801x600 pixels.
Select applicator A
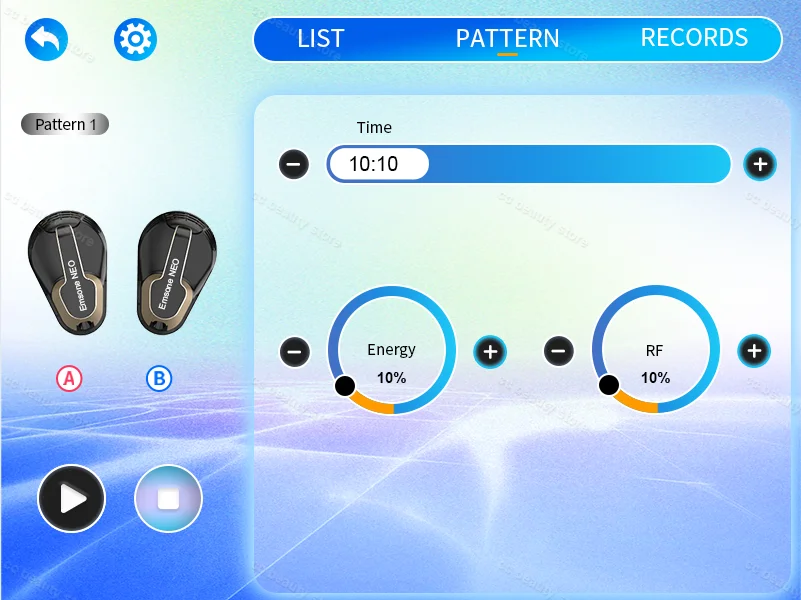click(x=69, y=378)
